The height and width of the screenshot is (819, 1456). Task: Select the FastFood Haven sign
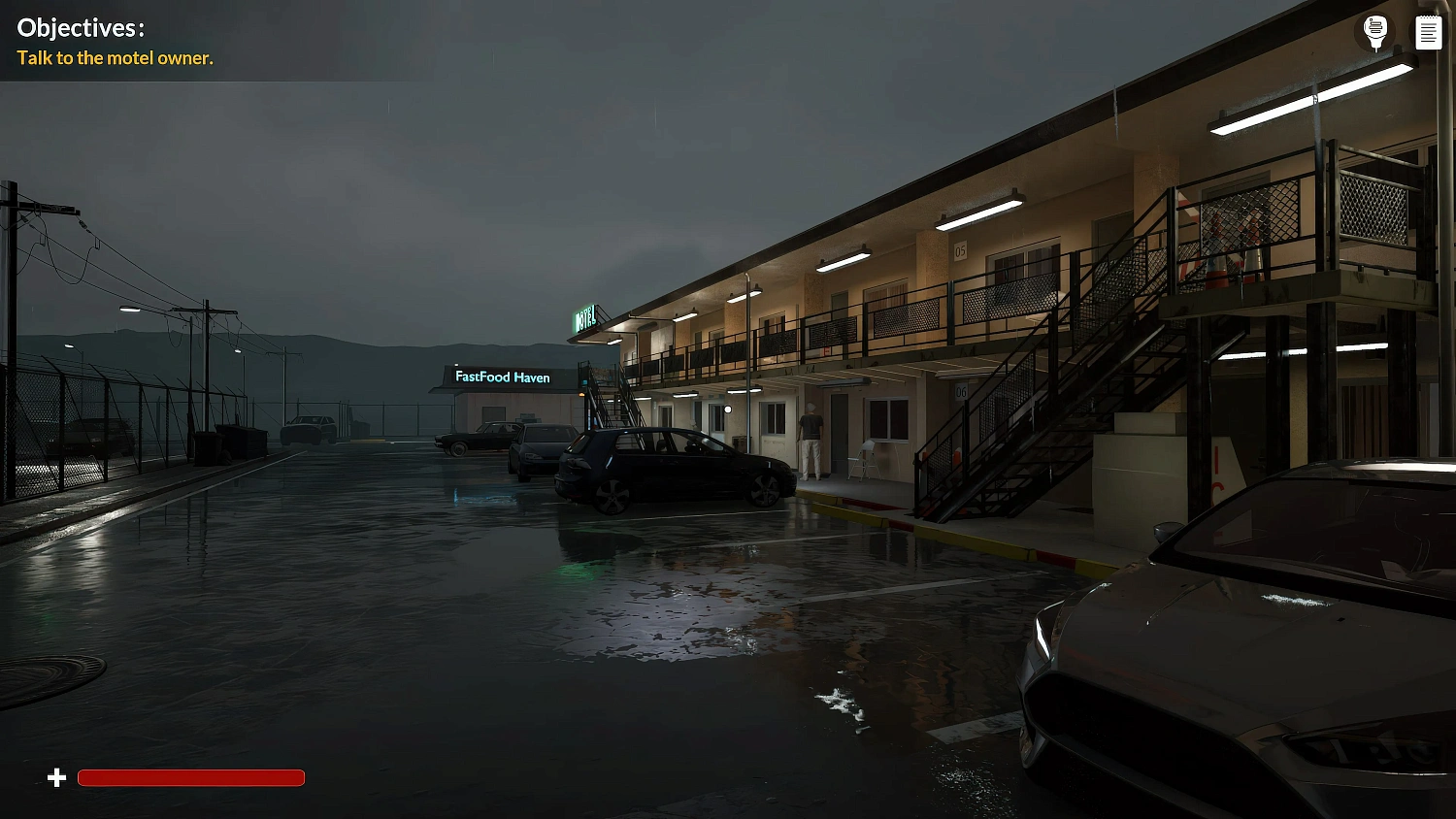pyautogui.click(x=501, y=377)
